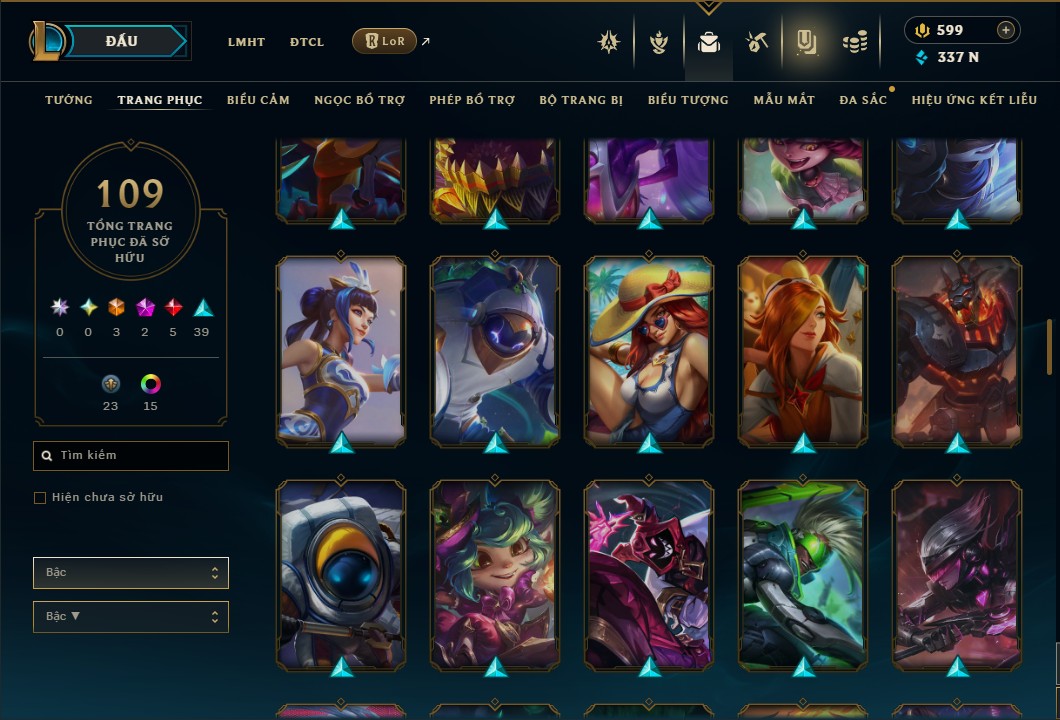The image size is (1060, 720).
Task: Open the Bậc ▼ sort dropdown
Action: [x=131, y=617]
